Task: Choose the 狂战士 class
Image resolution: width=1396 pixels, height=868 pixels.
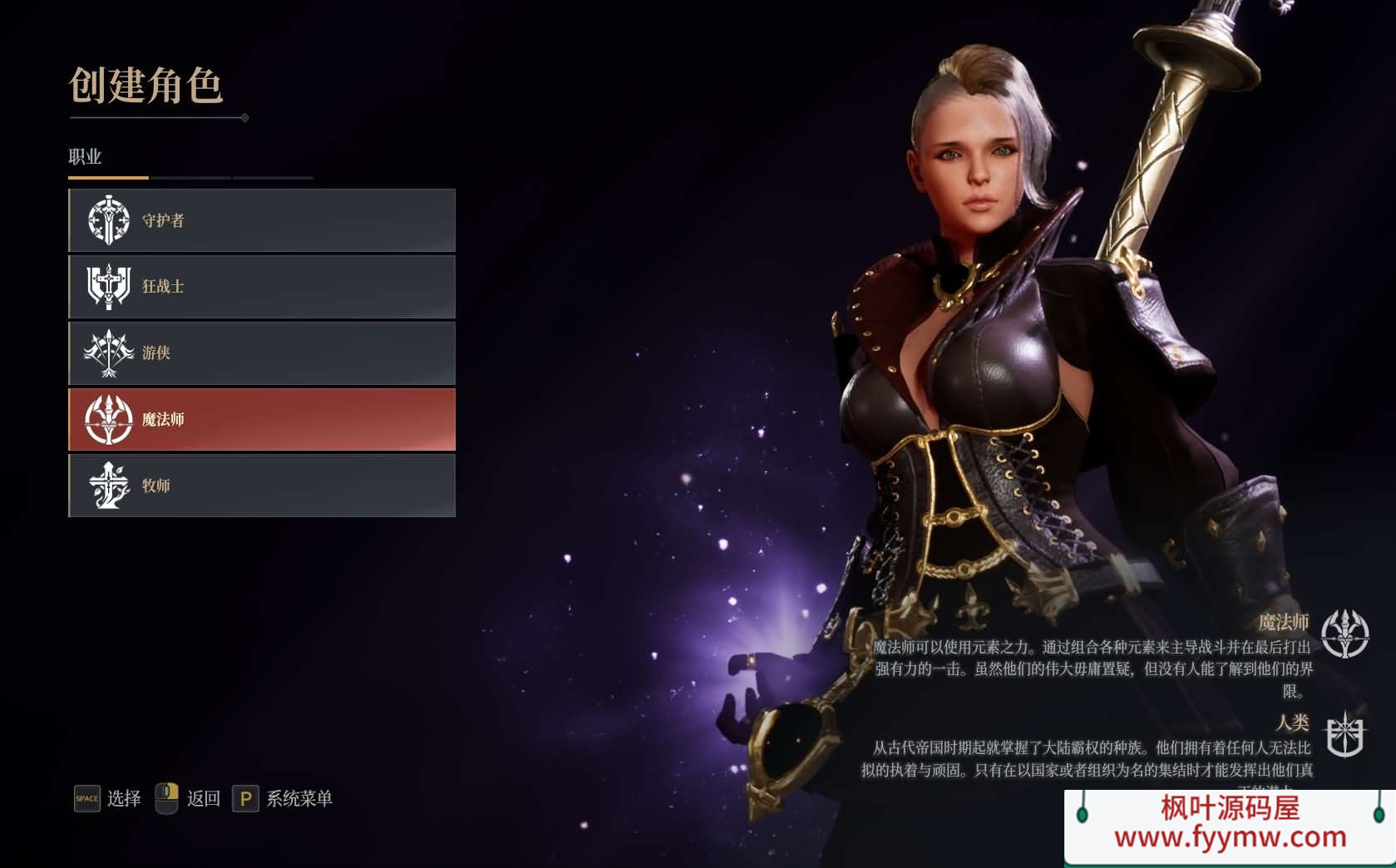Action: pos(262,287)
